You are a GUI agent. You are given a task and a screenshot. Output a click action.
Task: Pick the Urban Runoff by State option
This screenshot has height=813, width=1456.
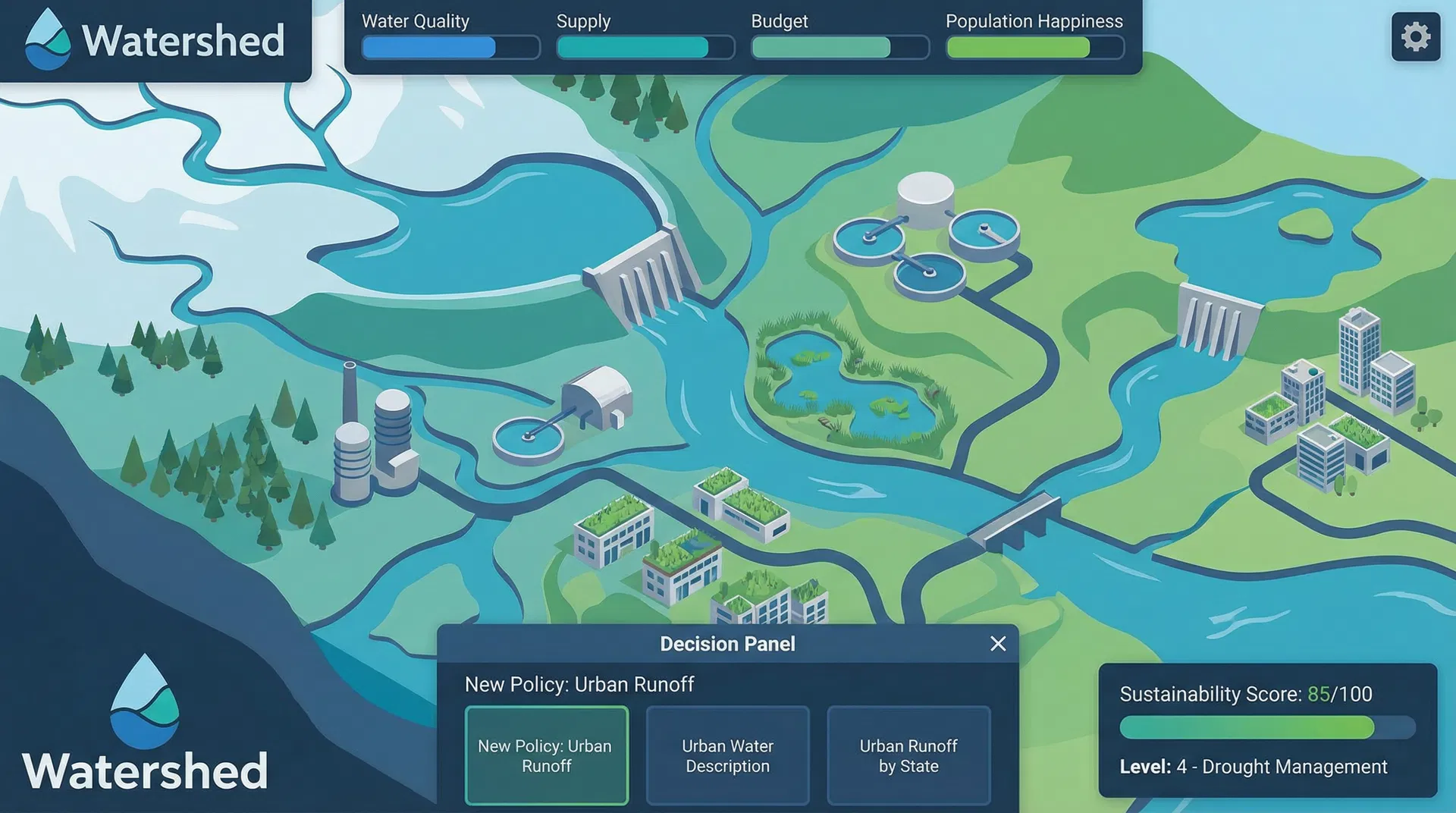(x=908, y=755)
